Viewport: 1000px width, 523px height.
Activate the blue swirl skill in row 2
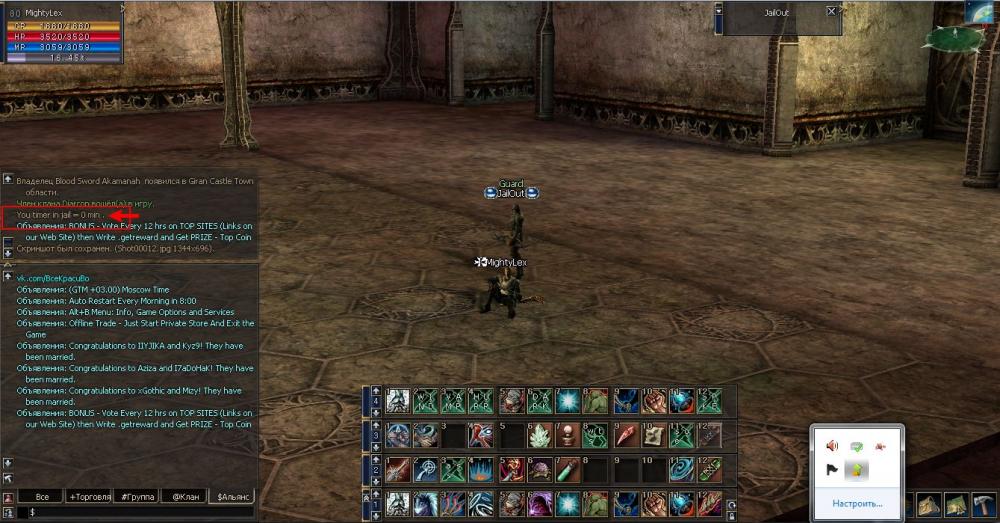tap(682, 469)
